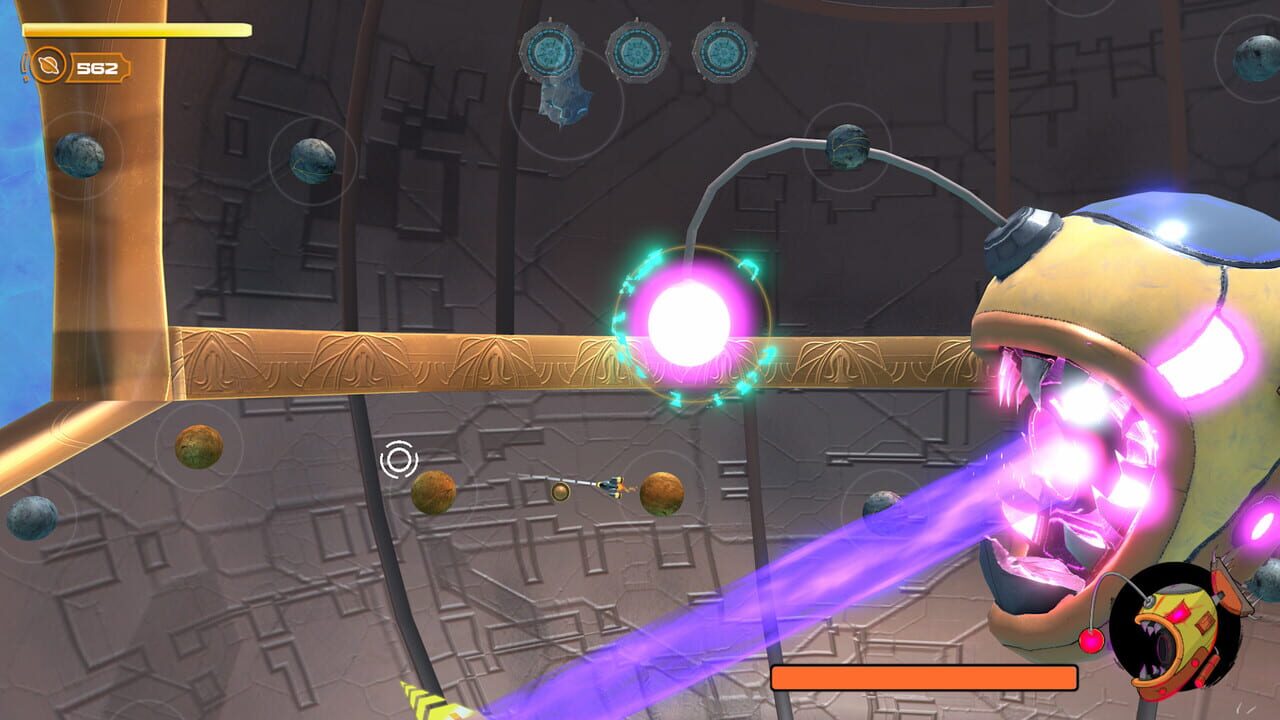Click the glowing pink energy orb
This screenshot has width=1280, height=720.
click(690, 320)
